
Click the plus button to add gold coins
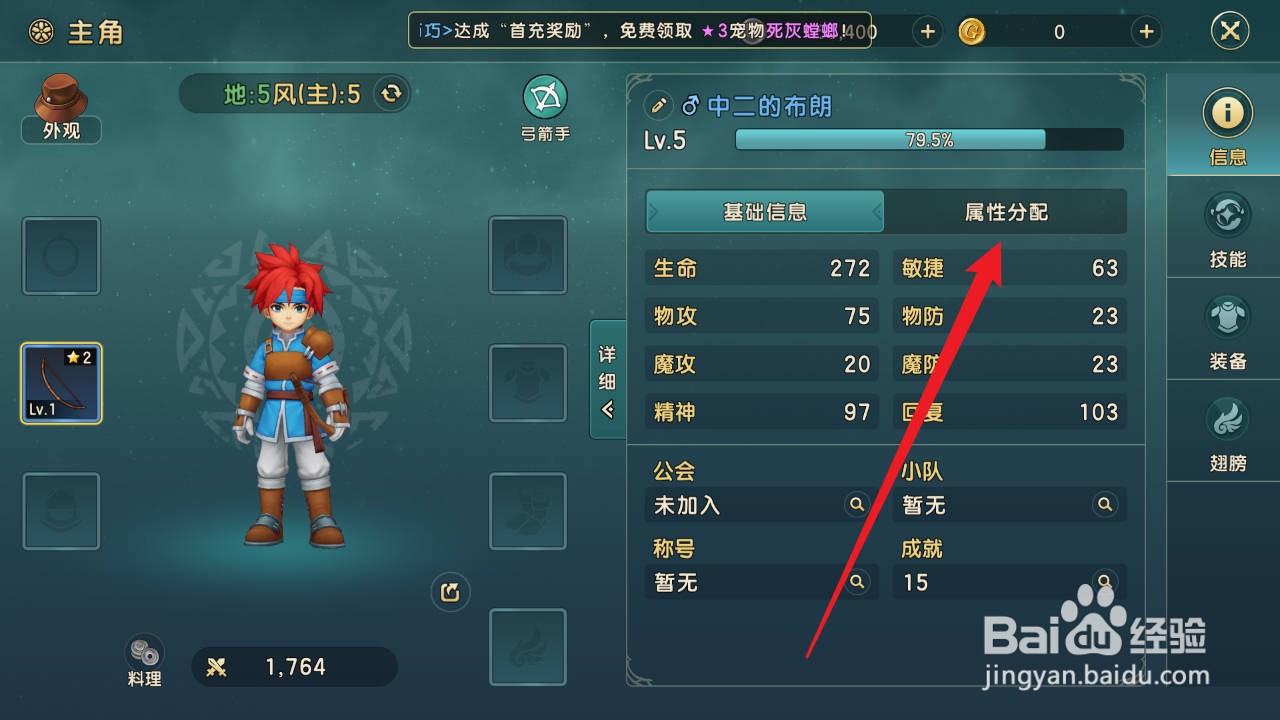[1144, 31]
